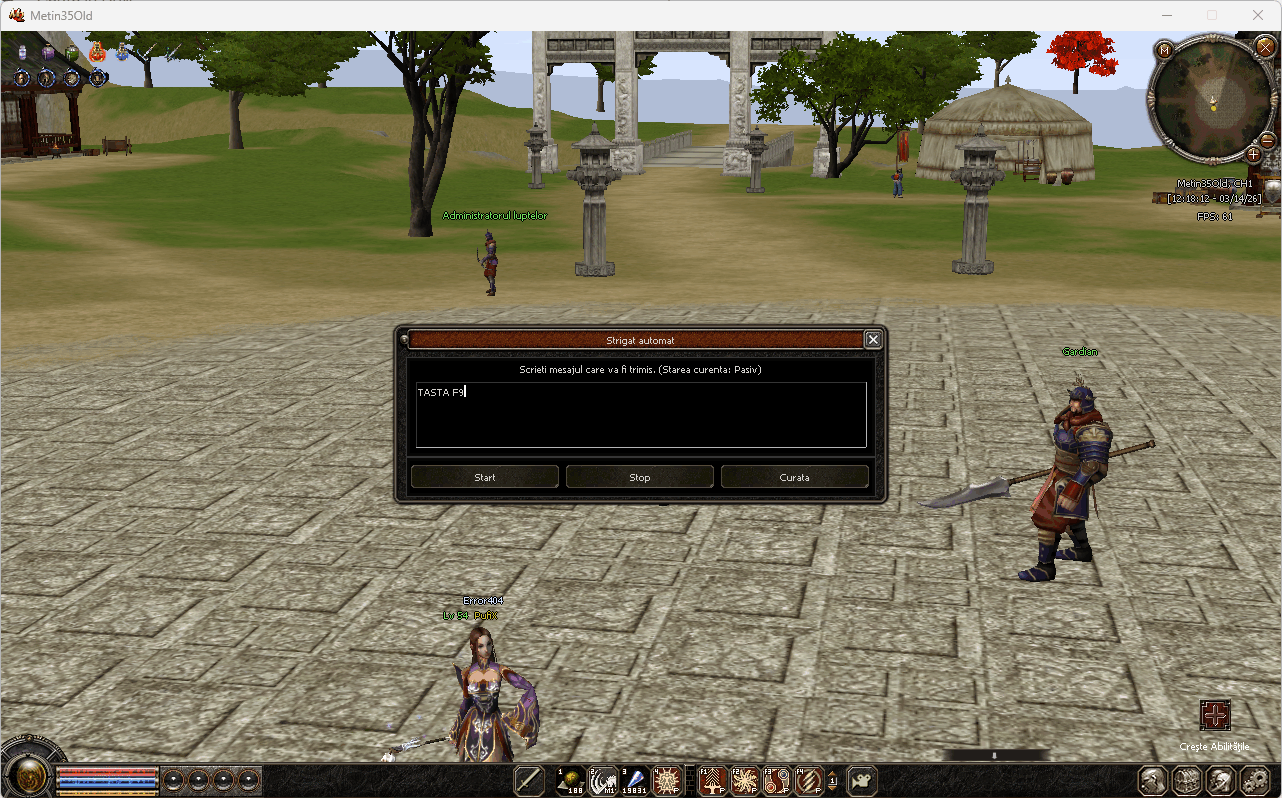Click the message field containing TASTA F9
1282x798 pixels.
(640, 415)
